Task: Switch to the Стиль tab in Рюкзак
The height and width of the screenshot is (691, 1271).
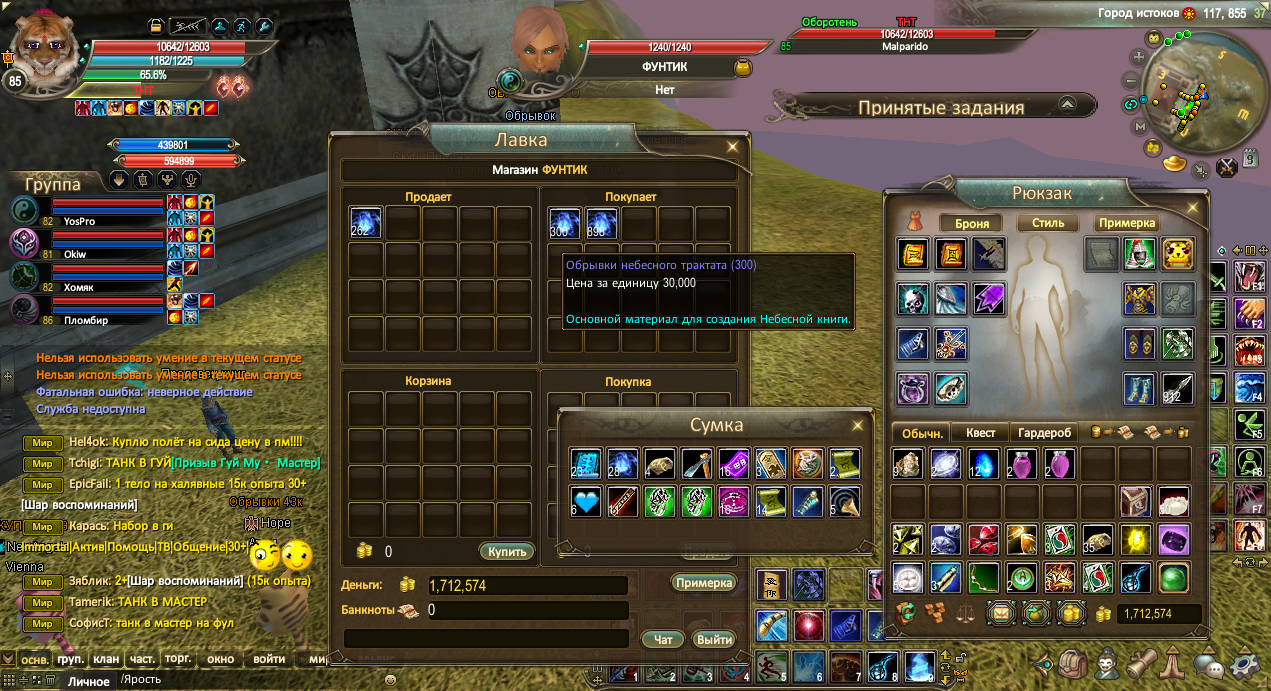Action: 1047,223
